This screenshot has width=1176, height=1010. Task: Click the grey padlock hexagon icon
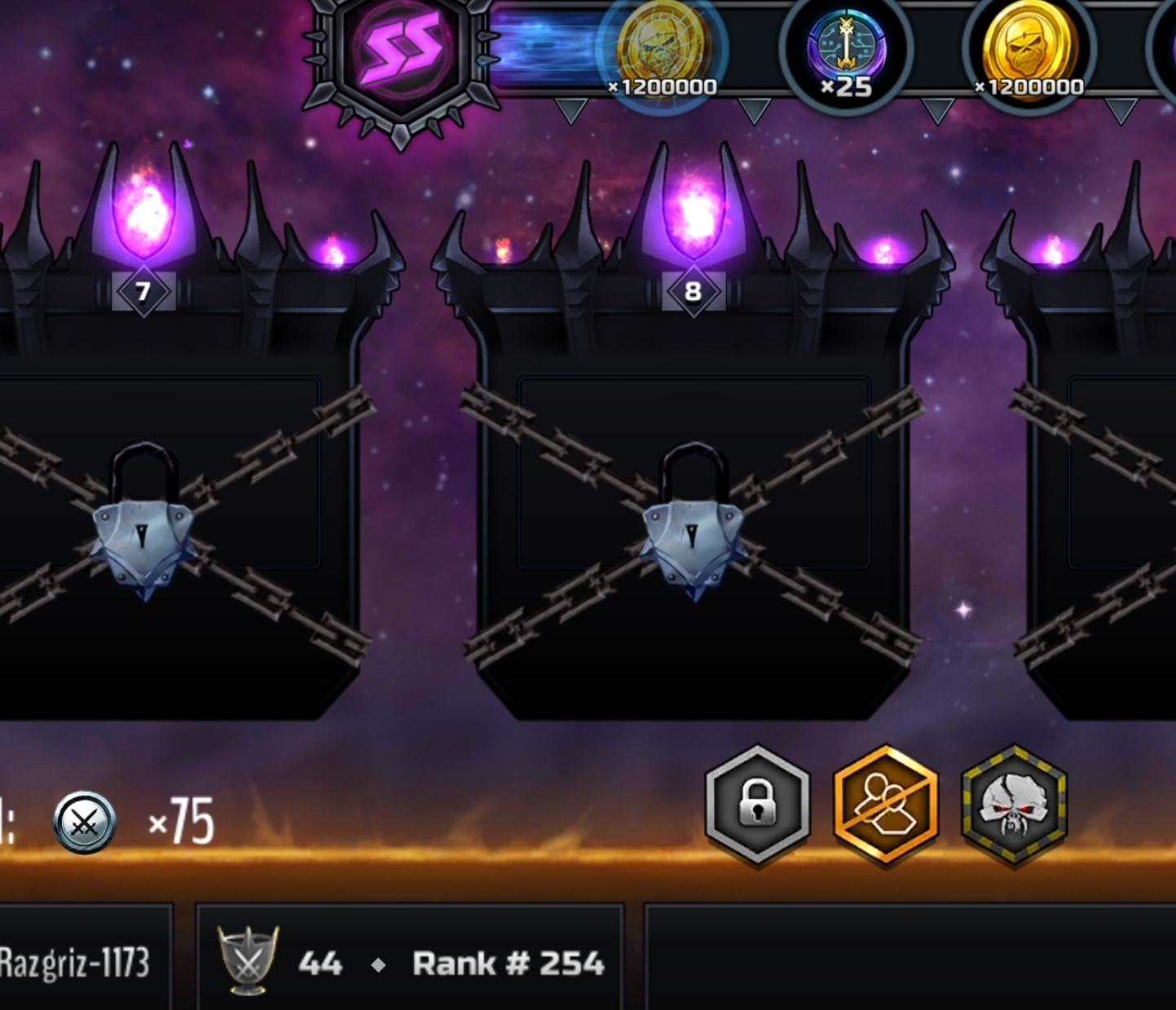(757, 804)
